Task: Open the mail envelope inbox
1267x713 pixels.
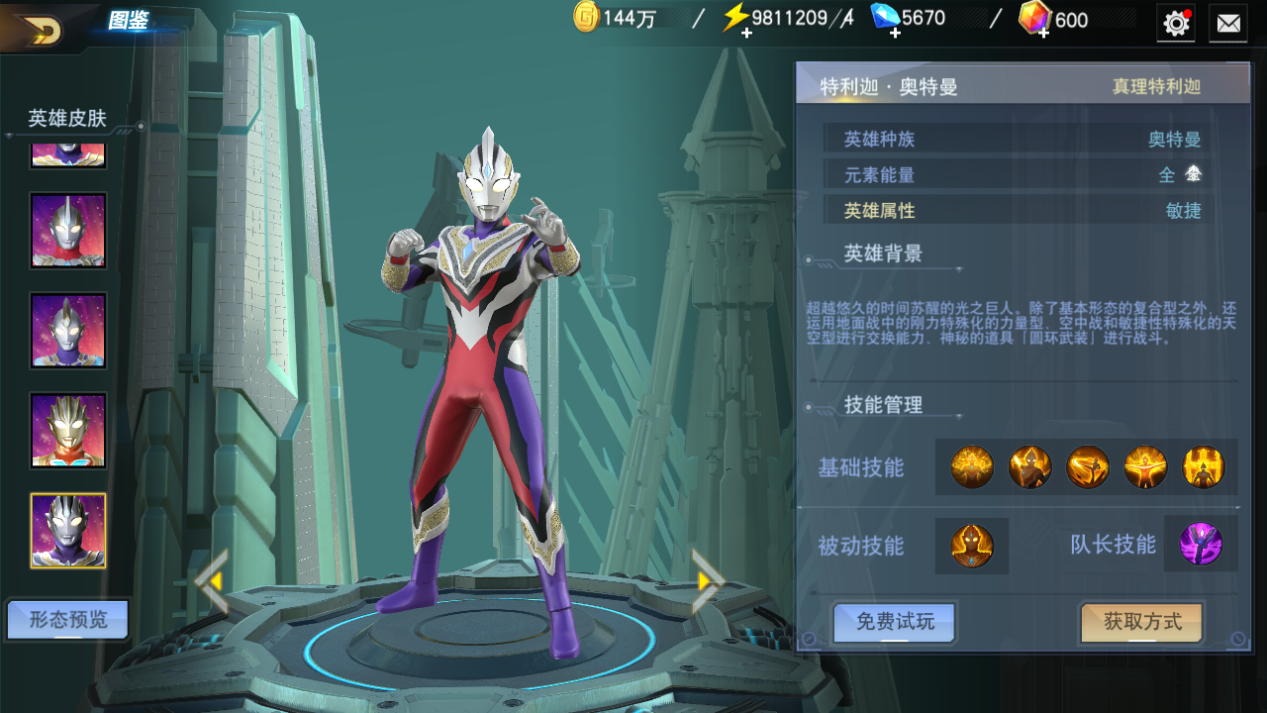Action: pos(1228,23)
